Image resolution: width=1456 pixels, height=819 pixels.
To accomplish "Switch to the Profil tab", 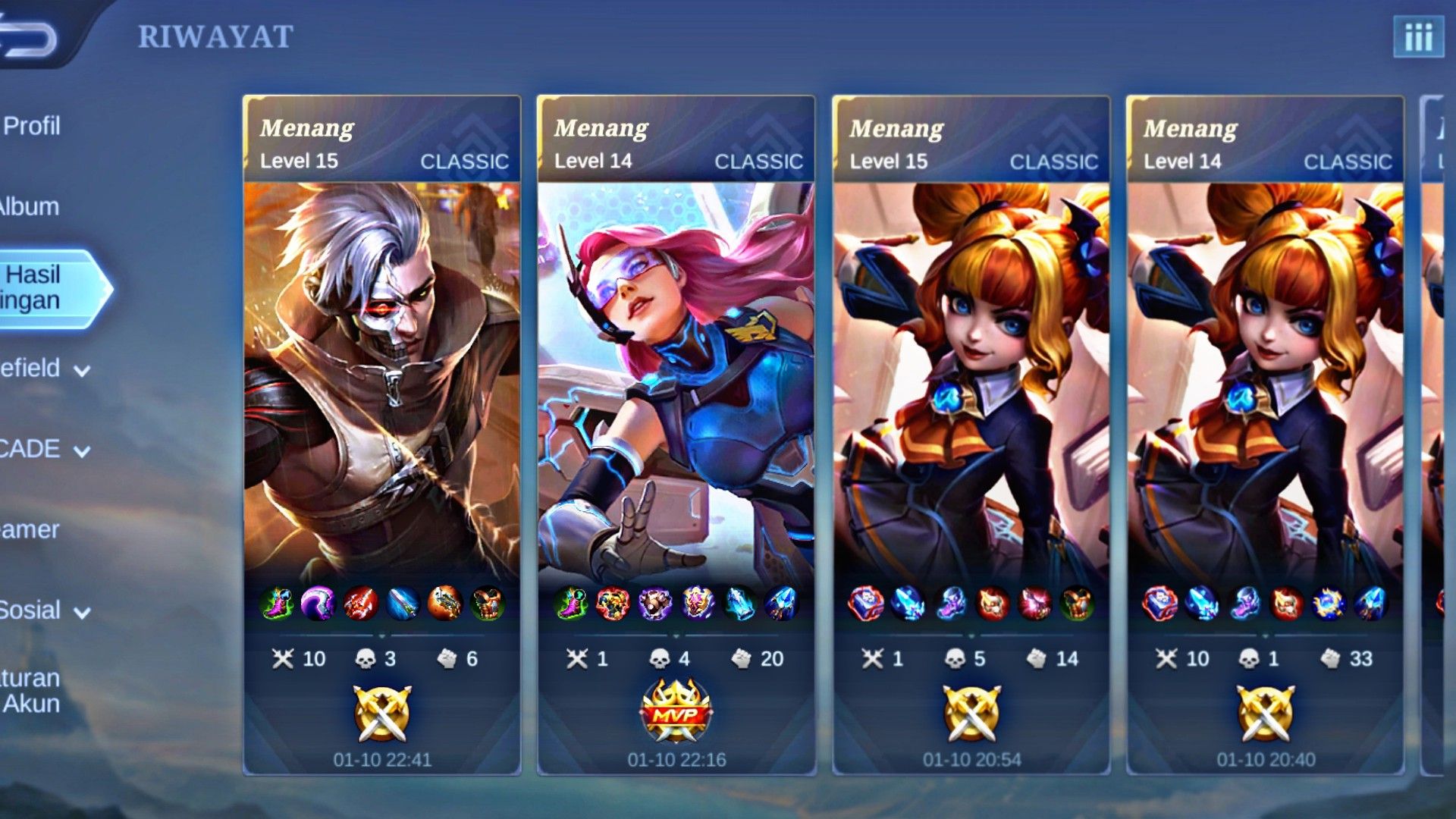I will click(30, 127).
